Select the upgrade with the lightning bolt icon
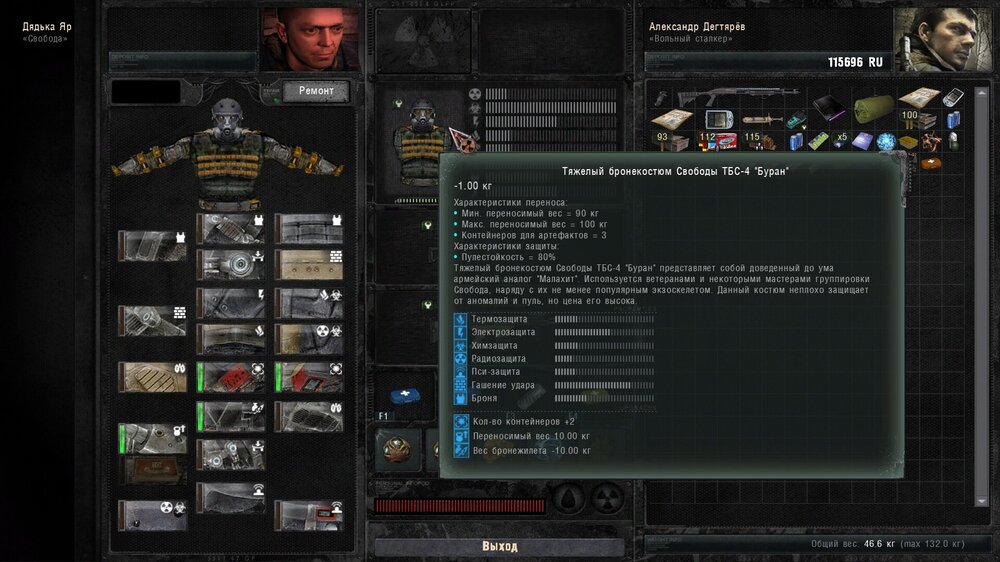The image size is (1000, 562). pyautogui.click(x=231, y=300)
